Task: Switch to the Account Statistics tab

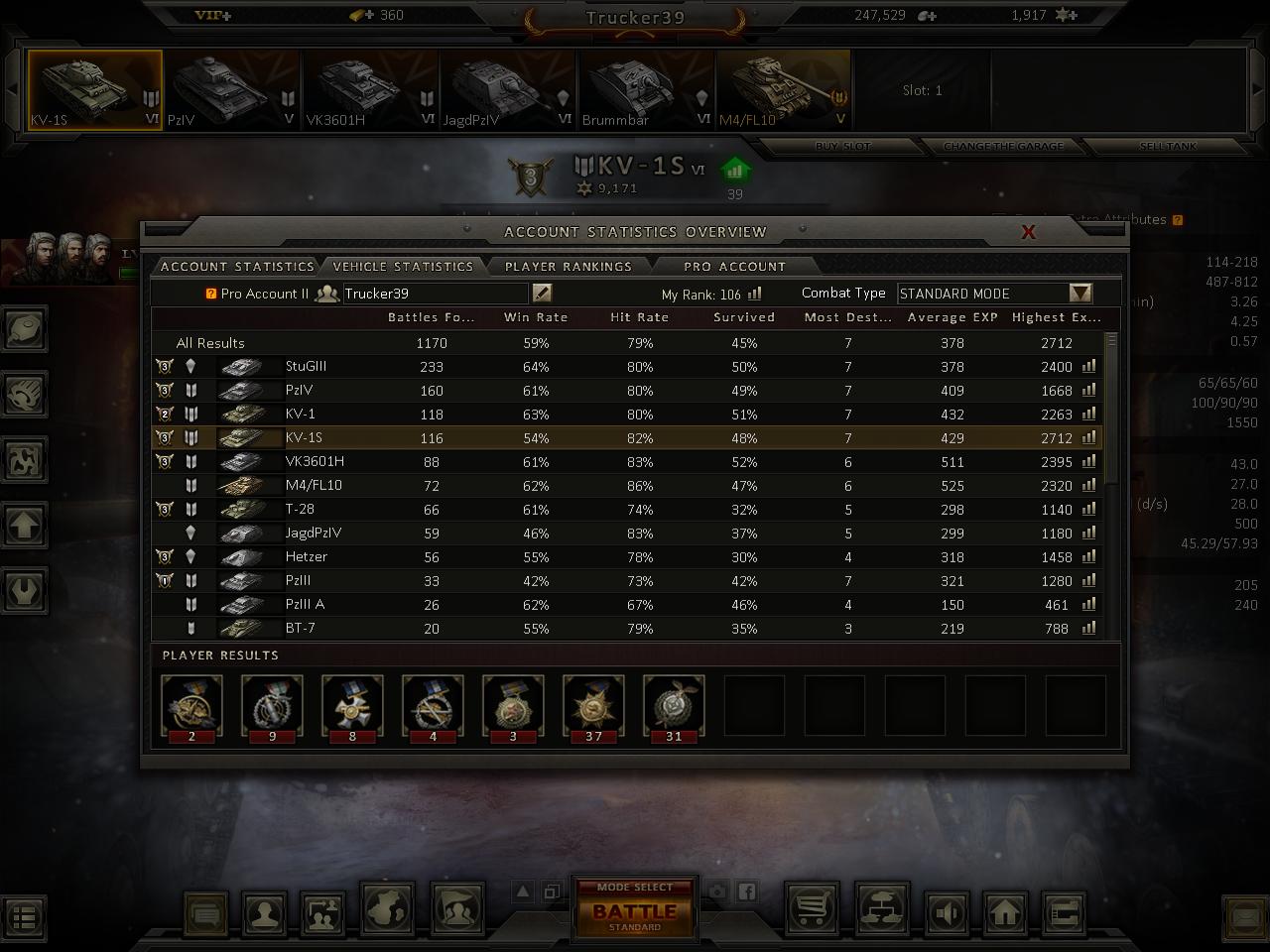Action: tap(237, 267)
